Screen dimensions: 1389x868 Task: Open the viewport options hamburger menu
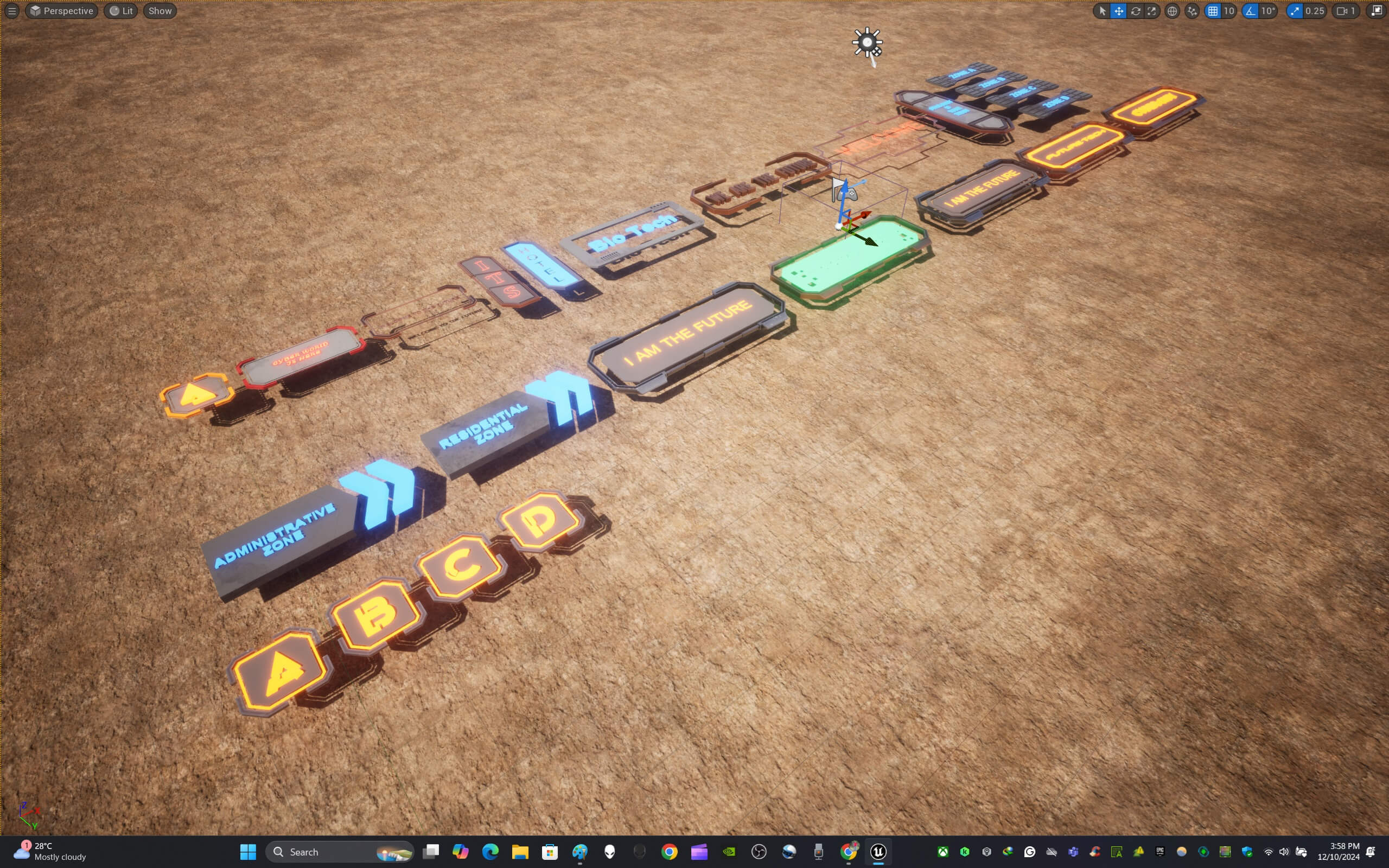click(11, 11)
